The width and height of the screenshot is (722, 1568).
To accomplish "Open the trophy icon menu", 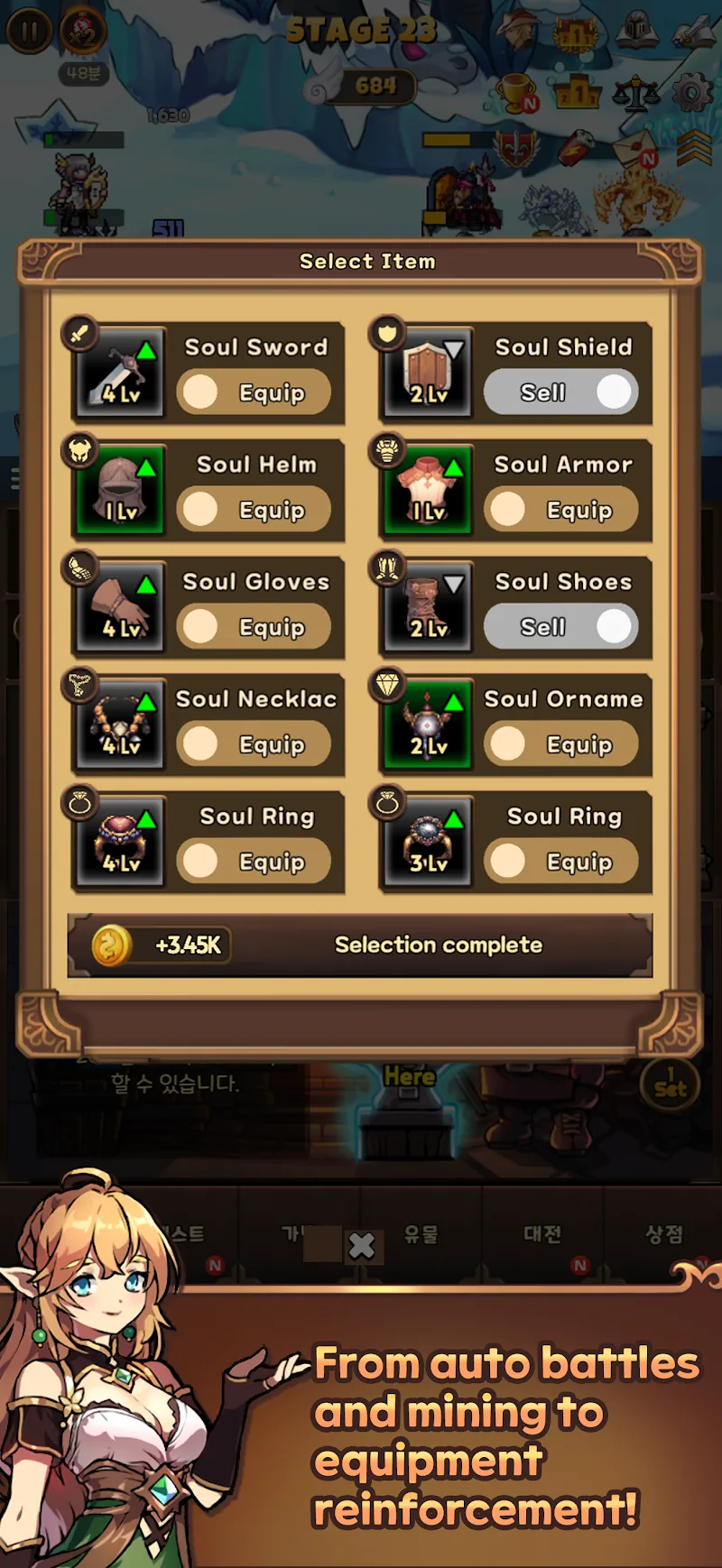I will (x=515, y=92).
